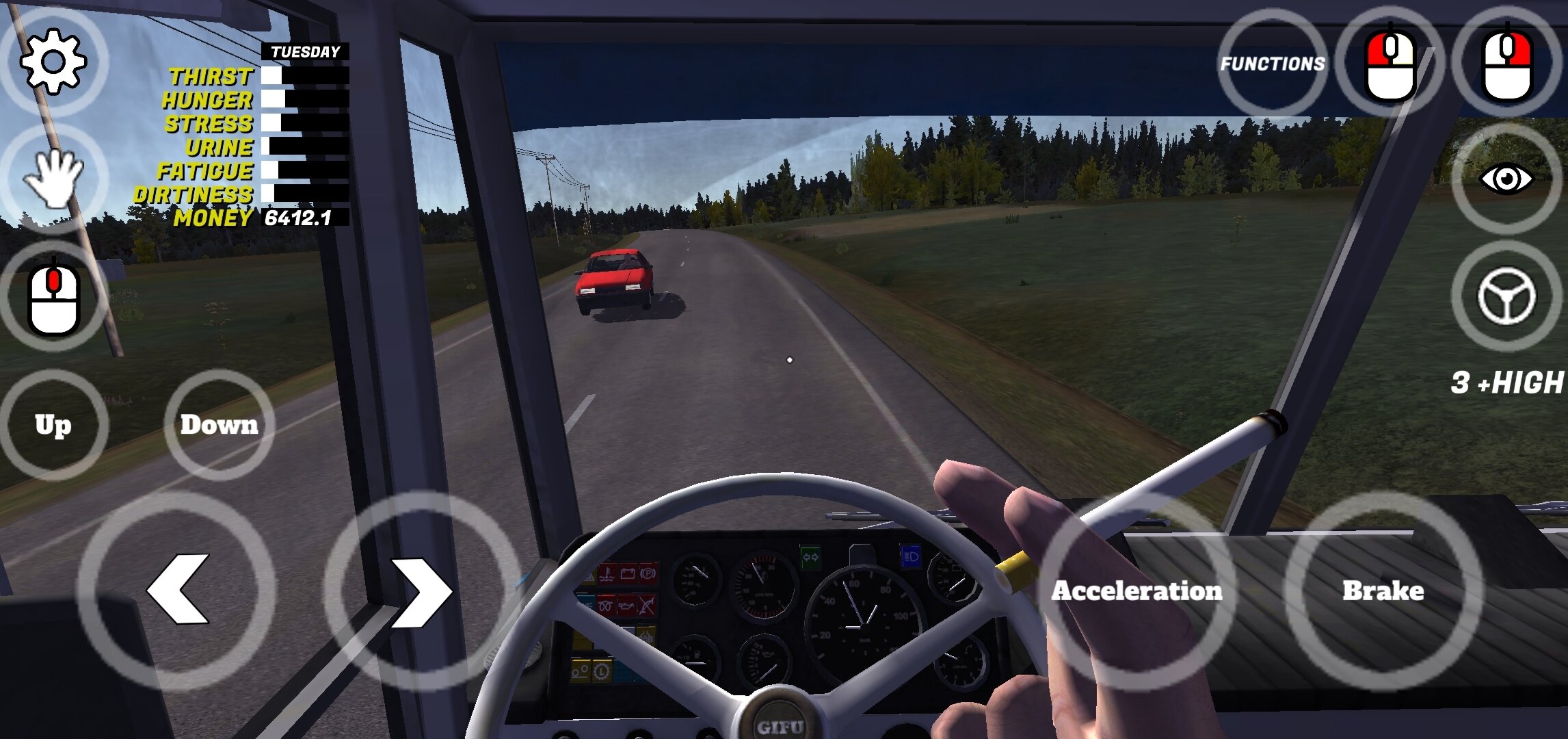The width and height of the screenshot is (1568, 739).
Task: Hit the Acceleration pedal button
Action: [1137, 591]
